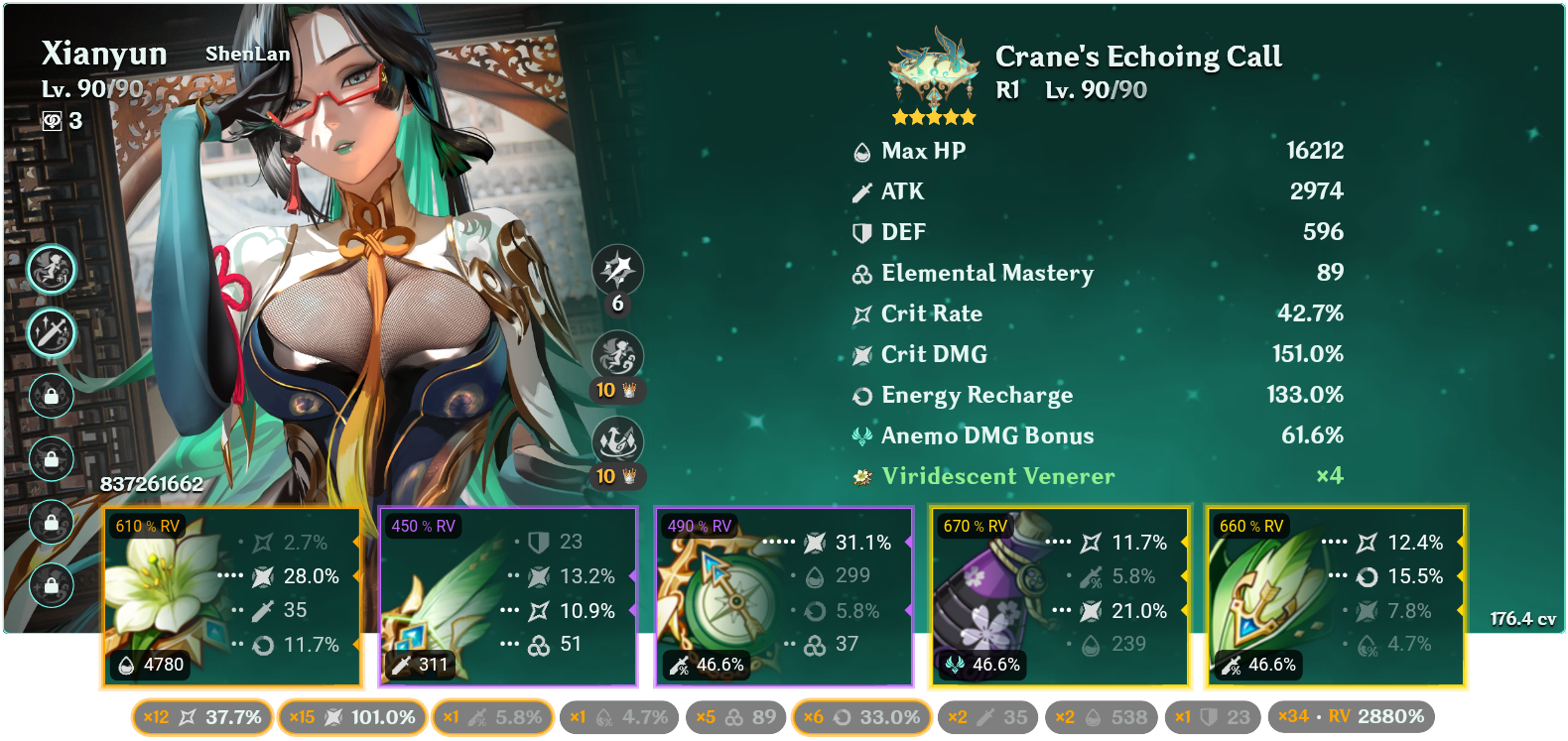
Task: Click the UID 837261662 text
Action: (x=152, y=486)
